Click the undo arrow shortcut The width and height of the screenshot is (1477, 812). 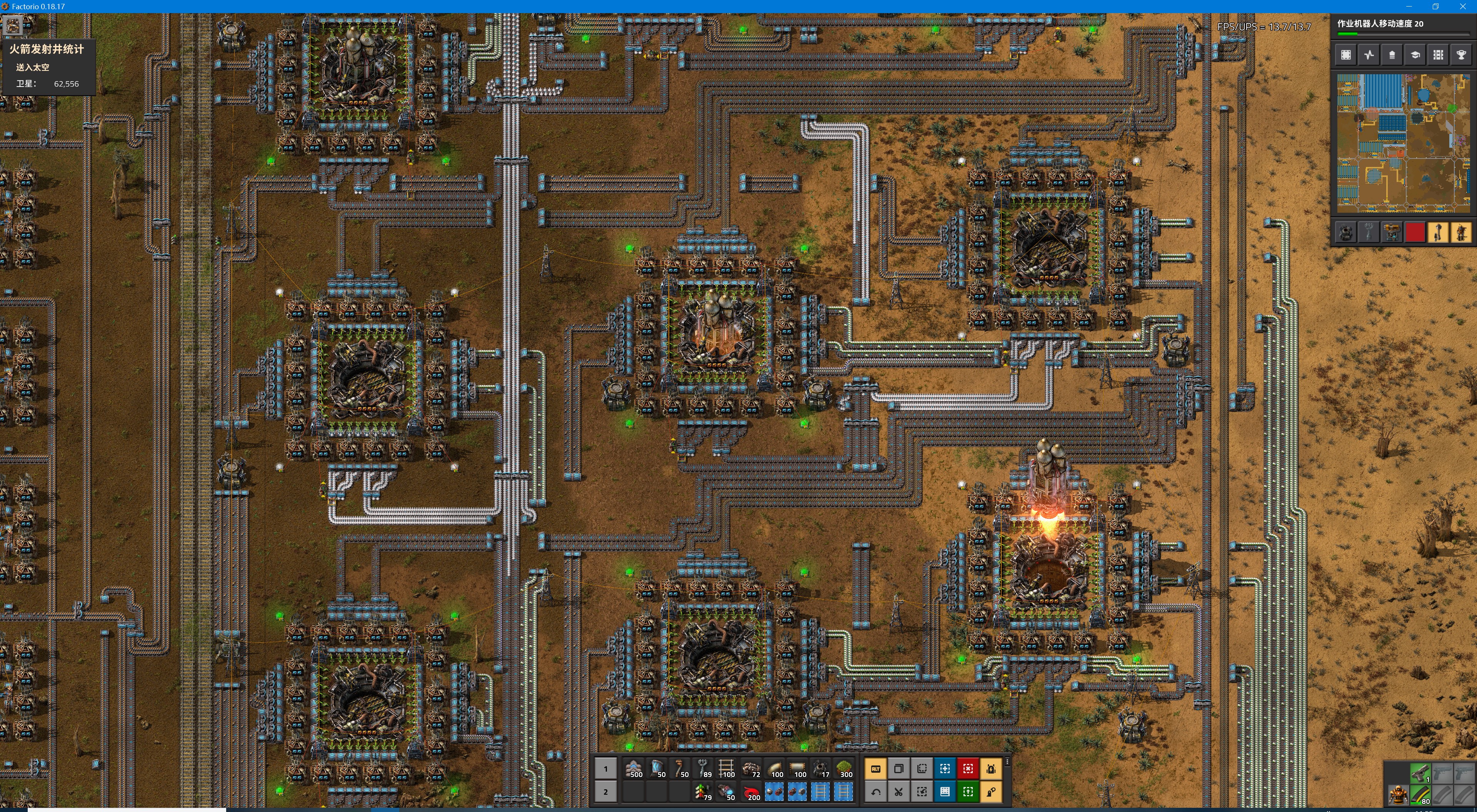(875, 792)
